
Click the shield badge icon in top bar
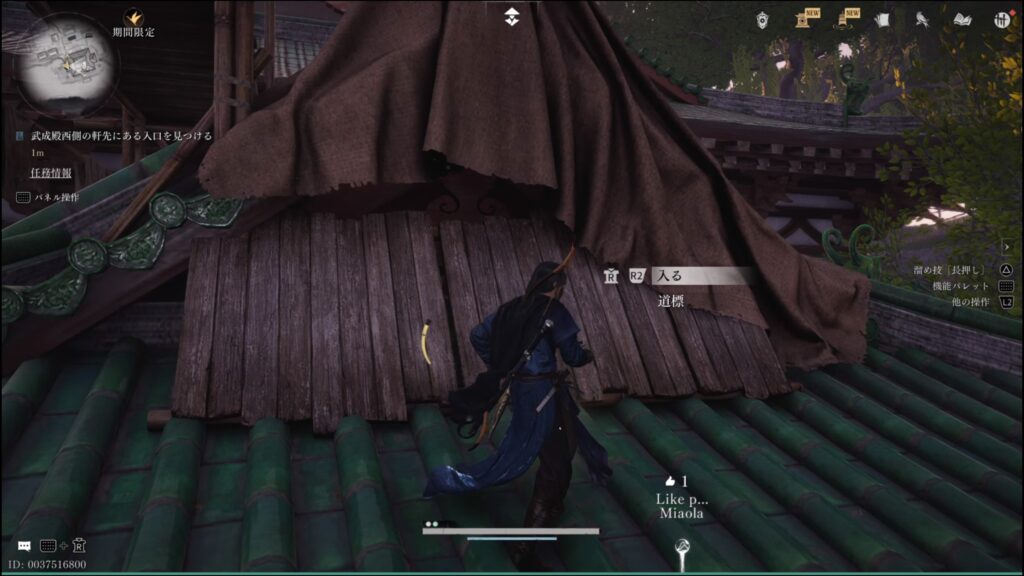tap(763, 19)
